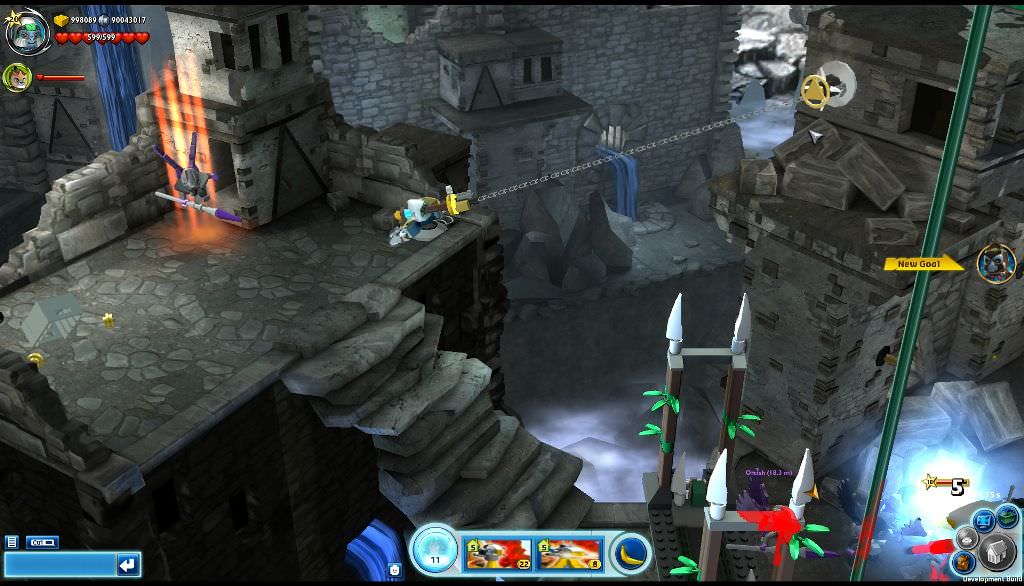Toggle the small minifigure head icon
Screen dimensions: 1024x586
pyautogui.click(x=395, y=571)
